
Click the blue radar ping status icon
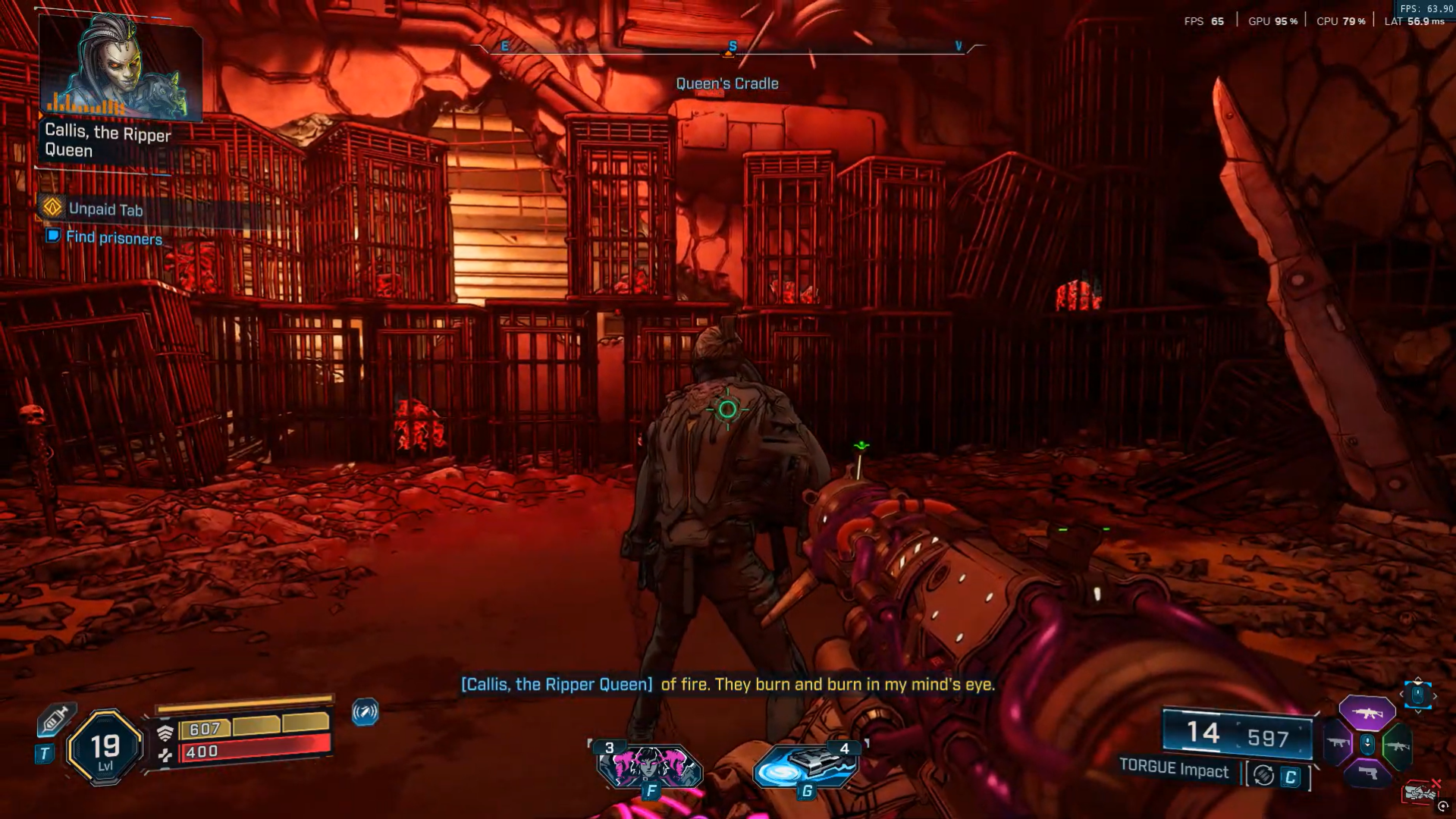click(365, 712)
